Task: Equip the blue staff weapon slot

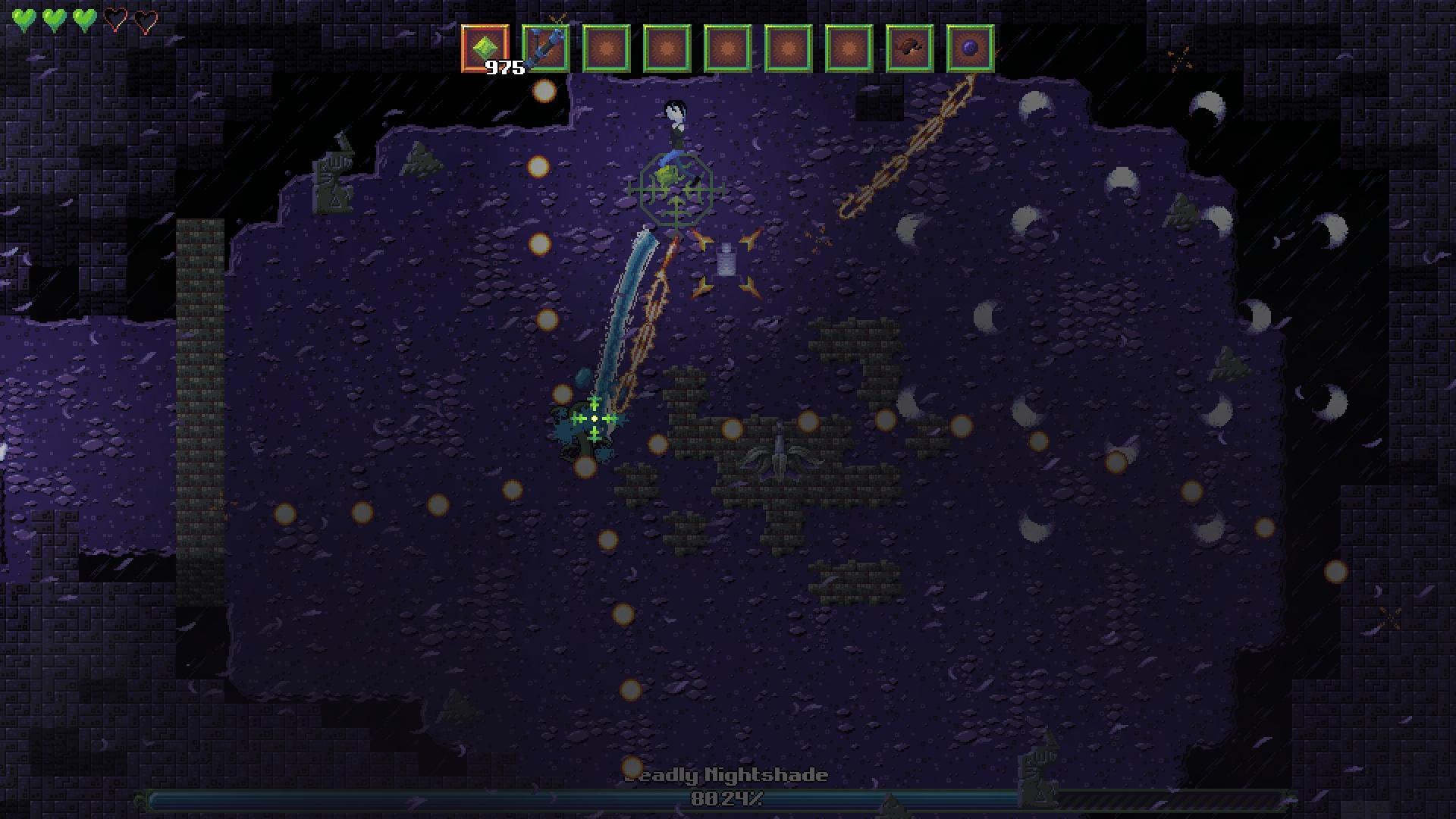Action: pyautogui.click(x=545, y=49)
